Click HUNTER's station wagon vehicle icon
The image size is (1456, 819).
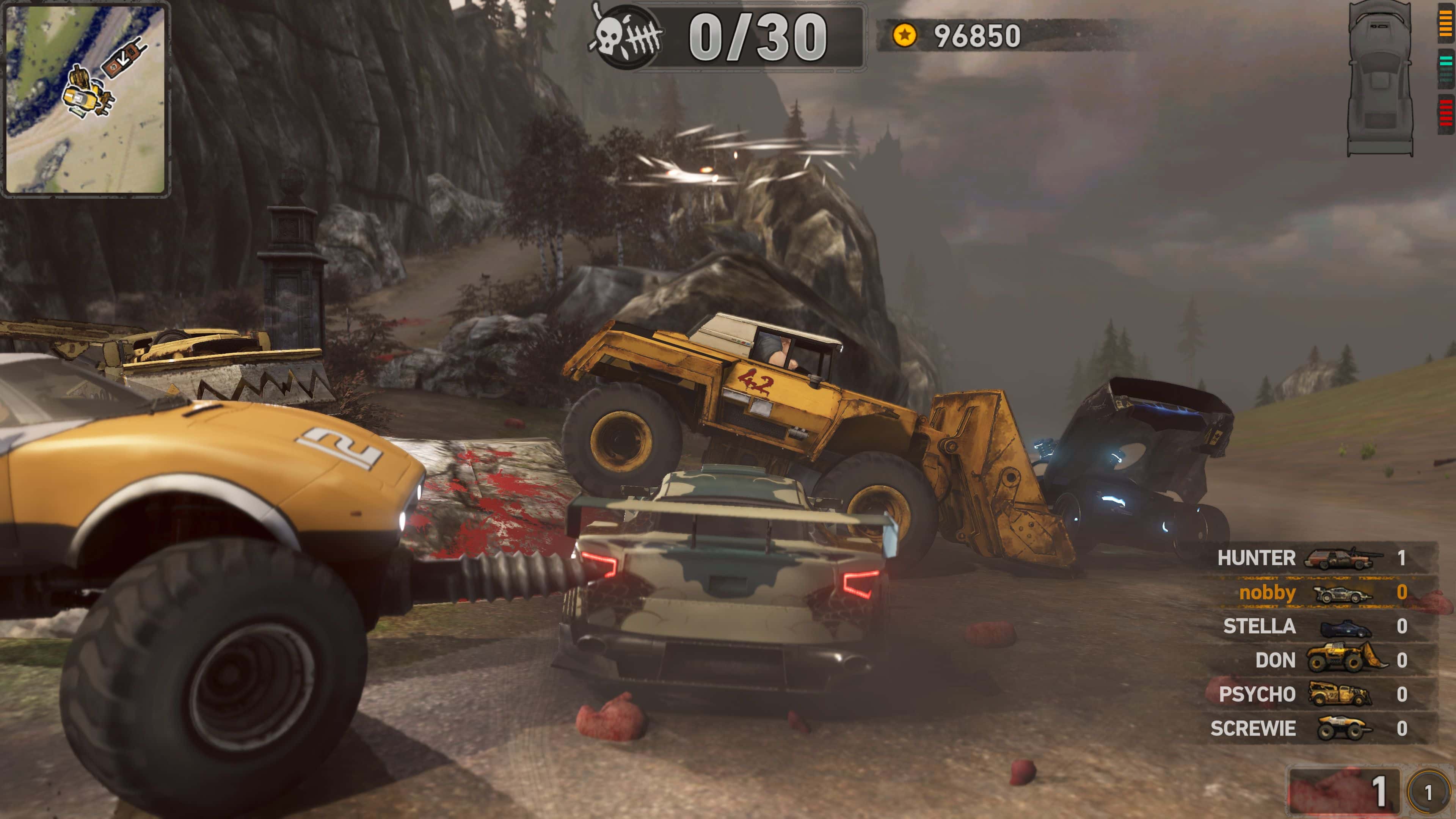[1340, 559]
